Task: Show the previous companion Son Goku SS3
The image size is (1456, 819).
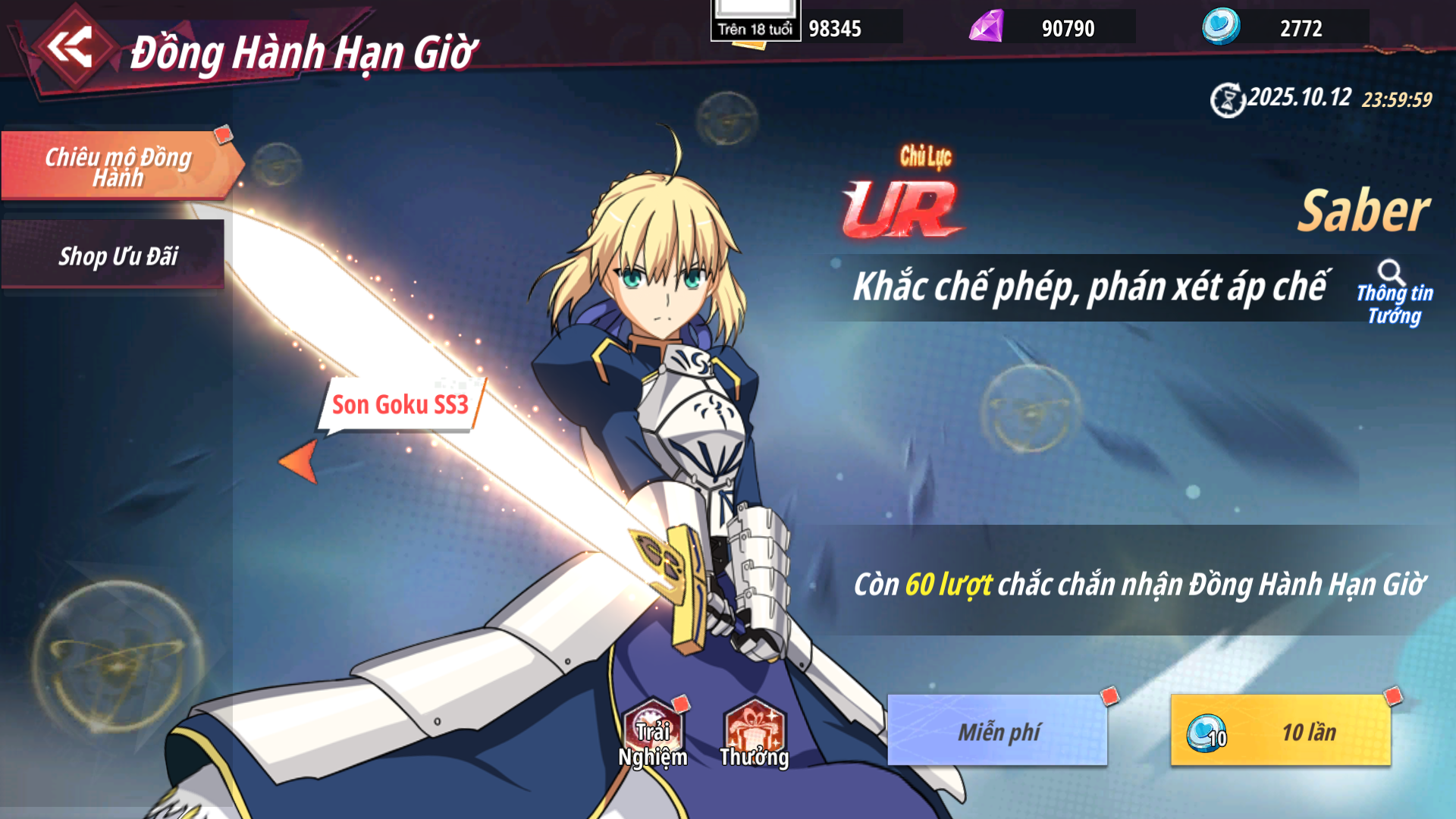Action: (298, 460)
